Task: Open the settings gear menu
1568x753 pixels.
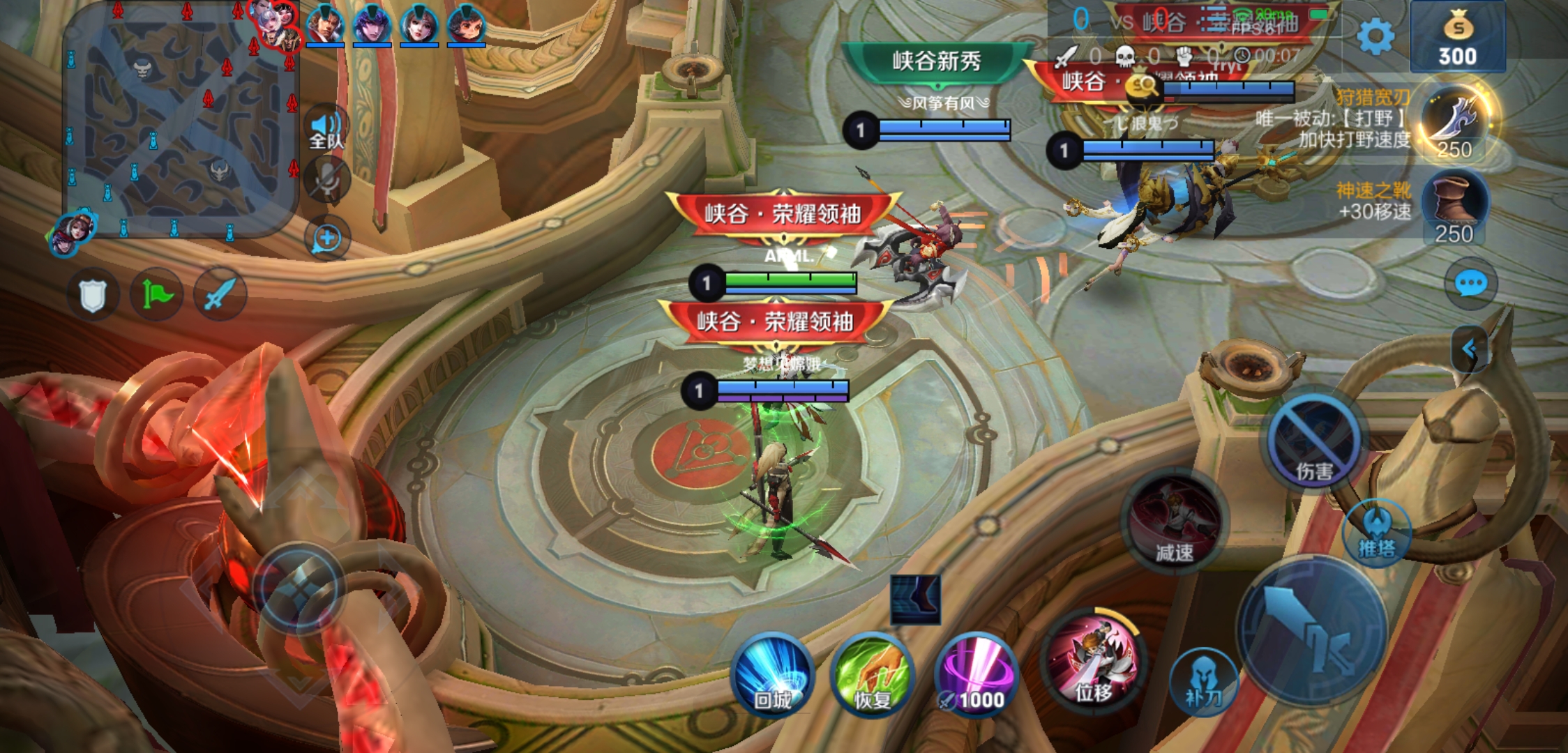Action: [1375, 36]
